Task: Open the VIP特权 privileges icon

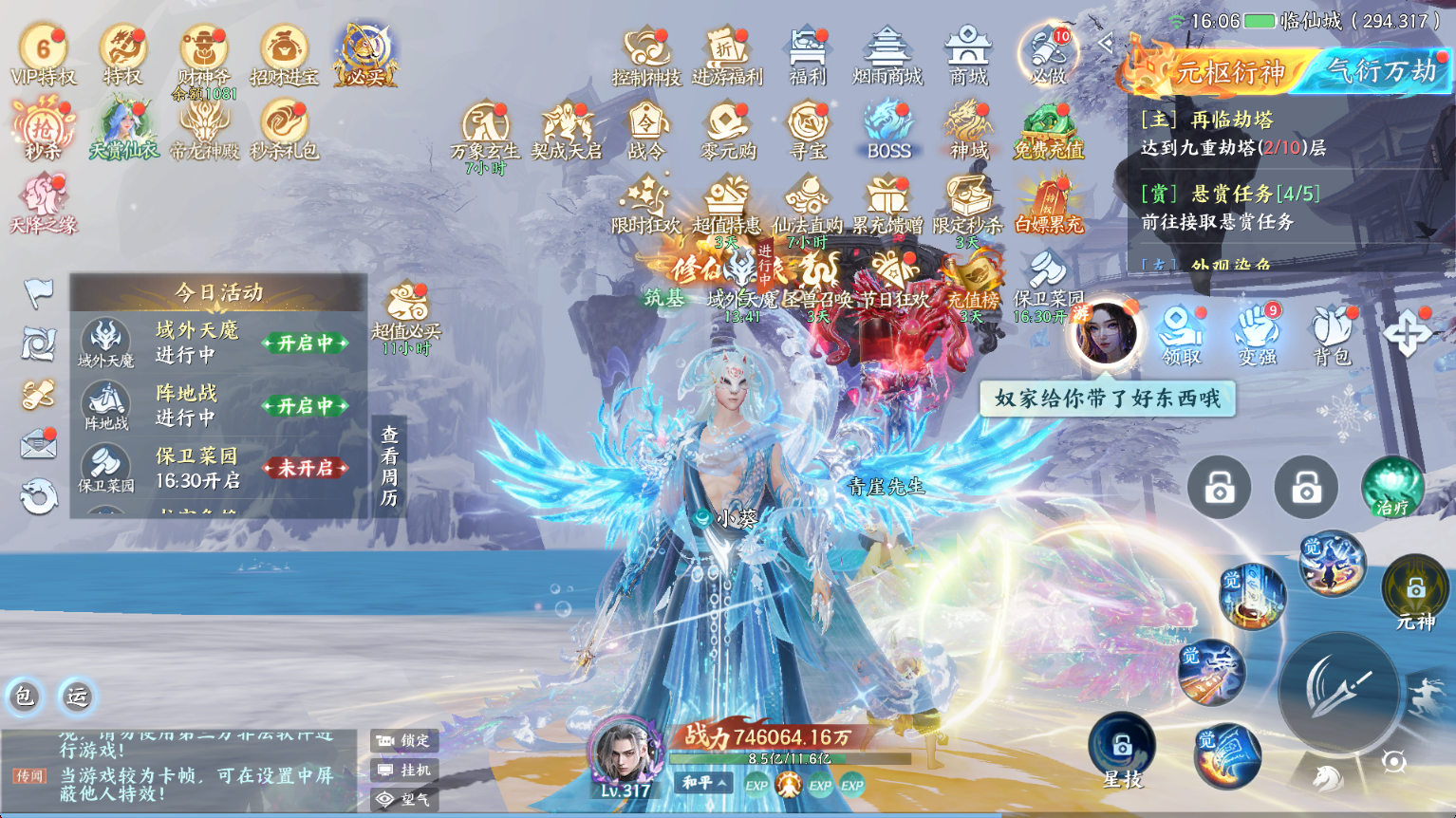Action: [x=43, y=54]
